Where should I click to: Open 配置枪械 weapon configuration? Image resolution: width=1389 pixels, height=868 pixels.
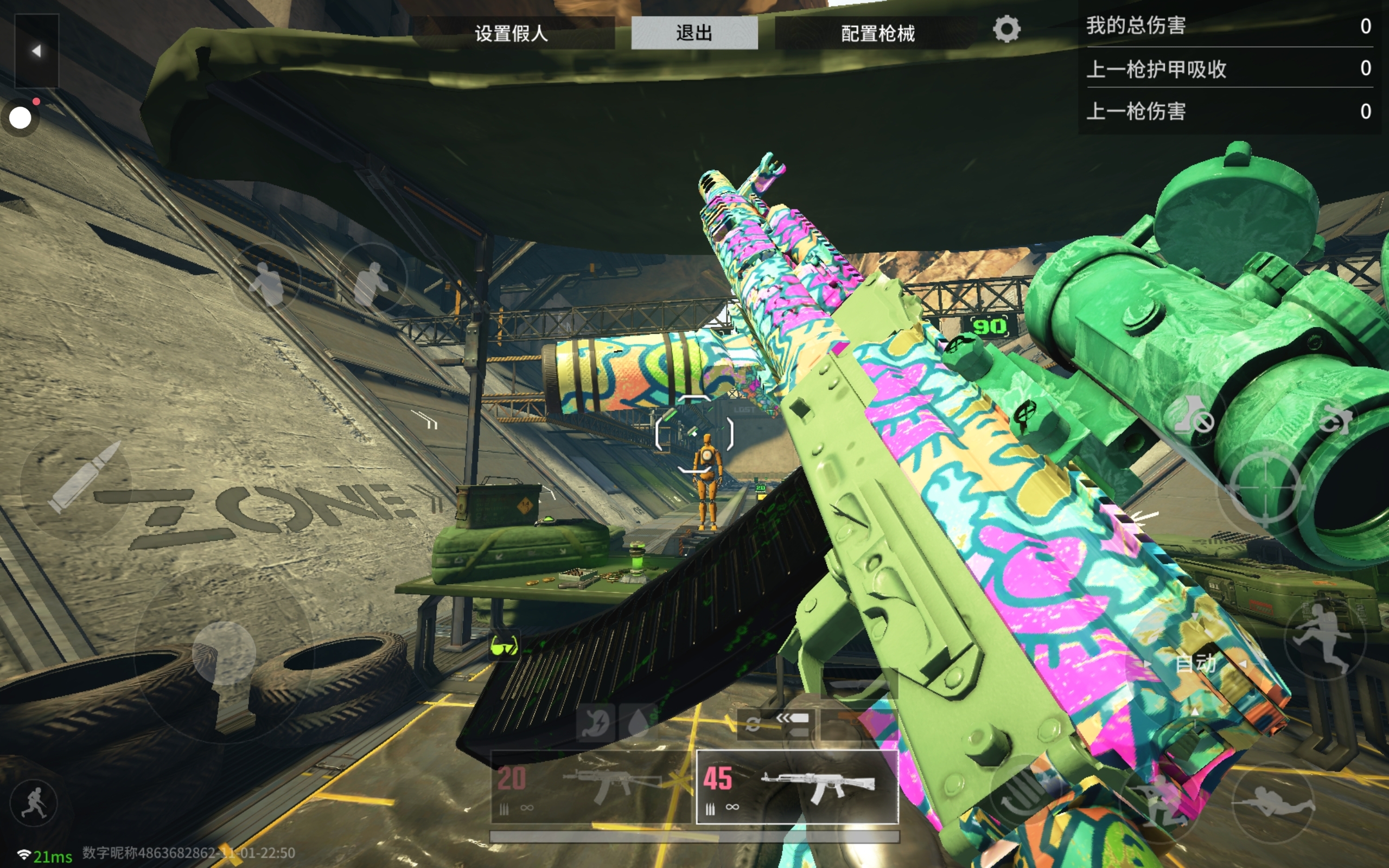877,33
